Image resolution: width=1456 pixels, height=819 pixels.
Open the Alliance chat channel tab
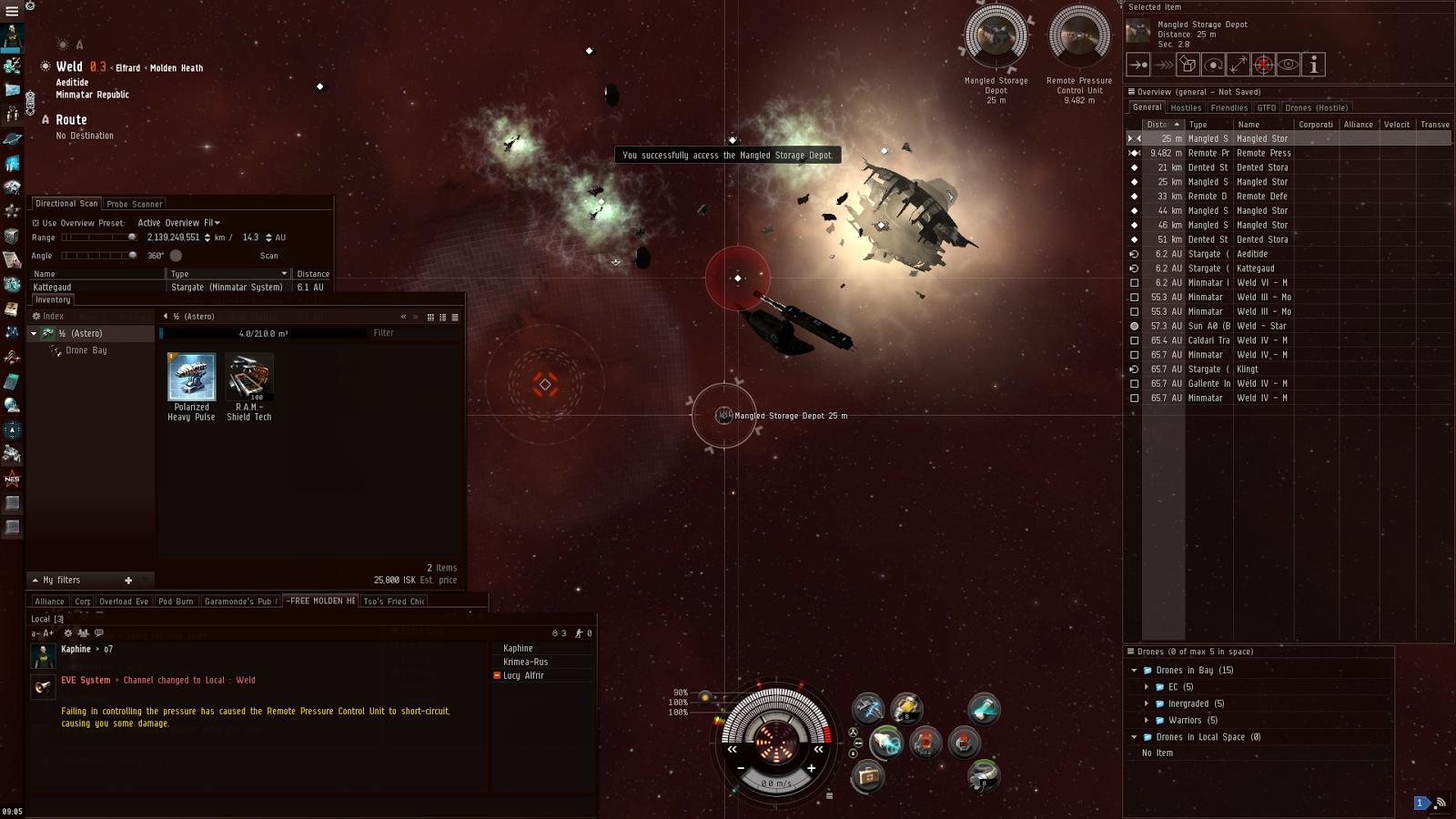click(49, 602)
